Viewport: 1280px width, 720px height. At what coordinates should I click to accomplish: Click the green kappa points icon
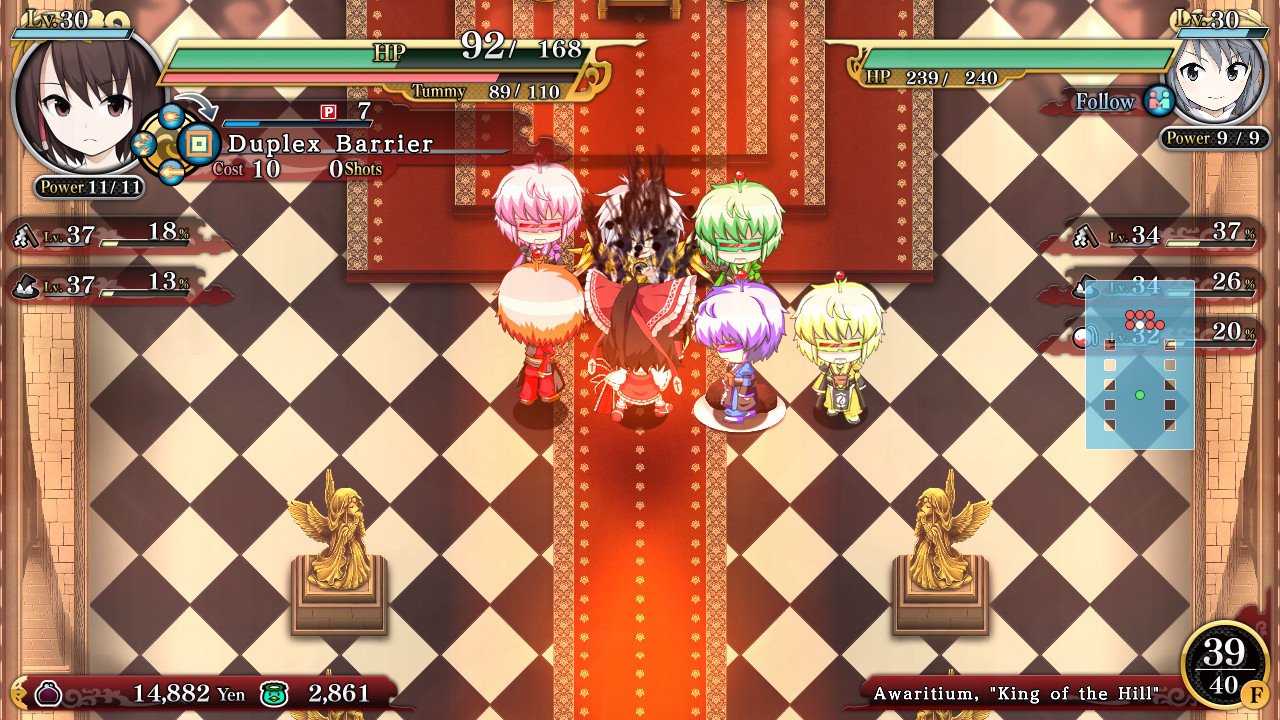pos(273,694)
